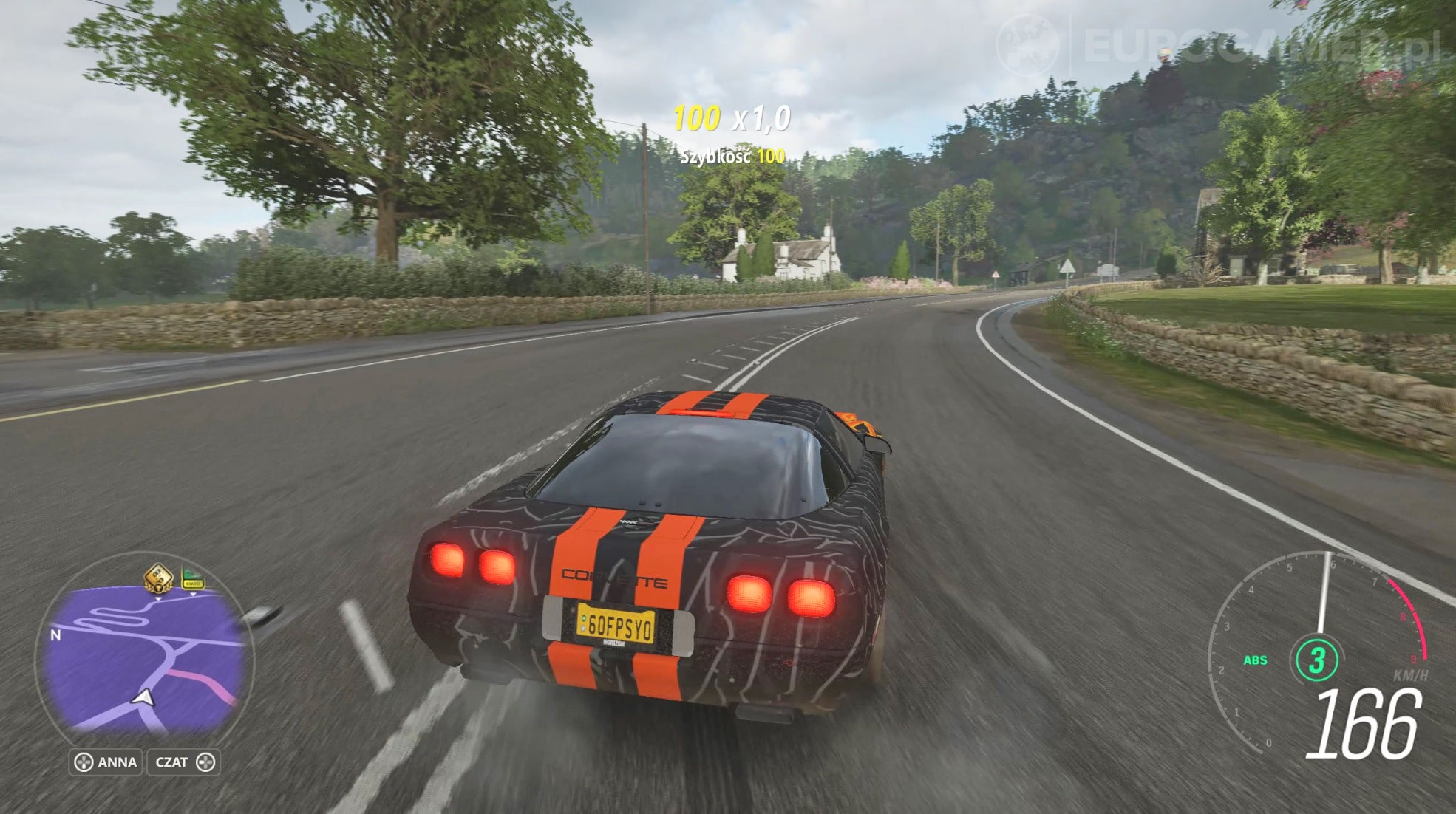Toggle the ABS indicator on the tachometer
This screenshot has width=1456, height=814.
pos(1256,660)
